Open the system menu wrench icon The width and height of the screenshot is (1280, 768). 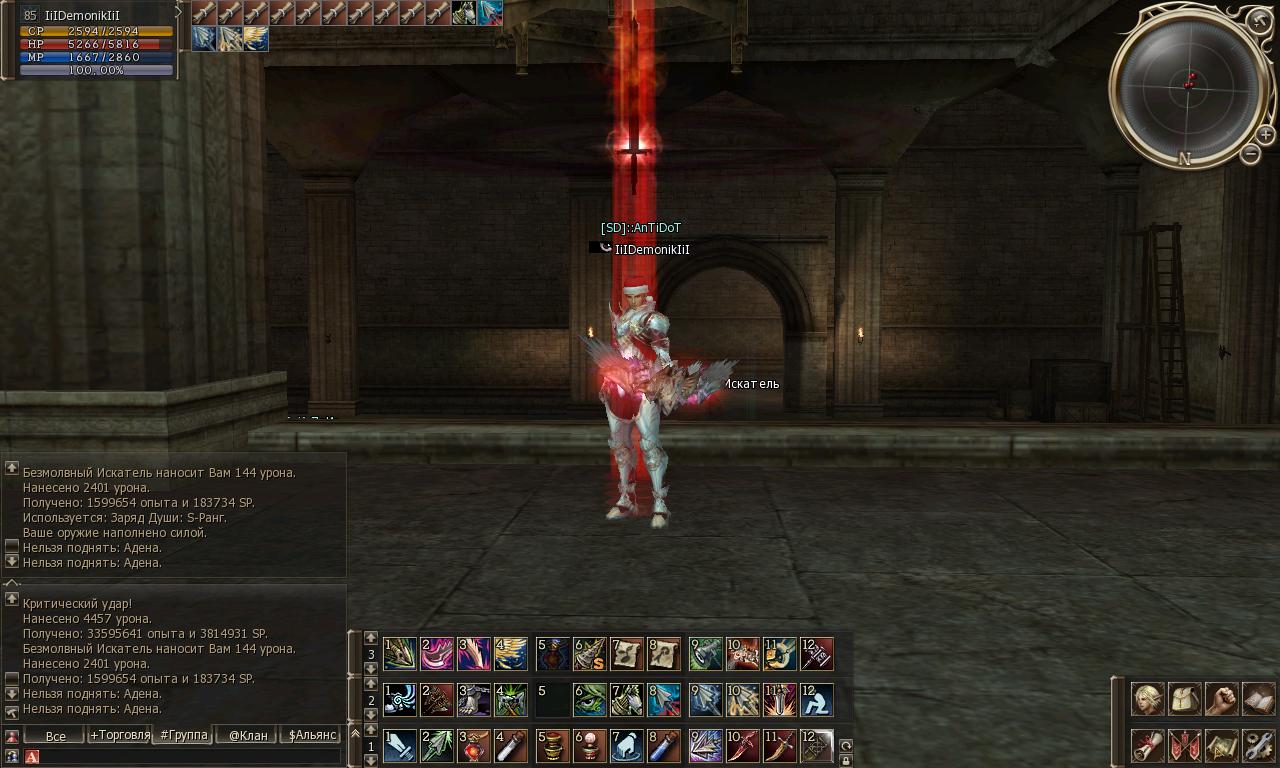coord(1259,745)
